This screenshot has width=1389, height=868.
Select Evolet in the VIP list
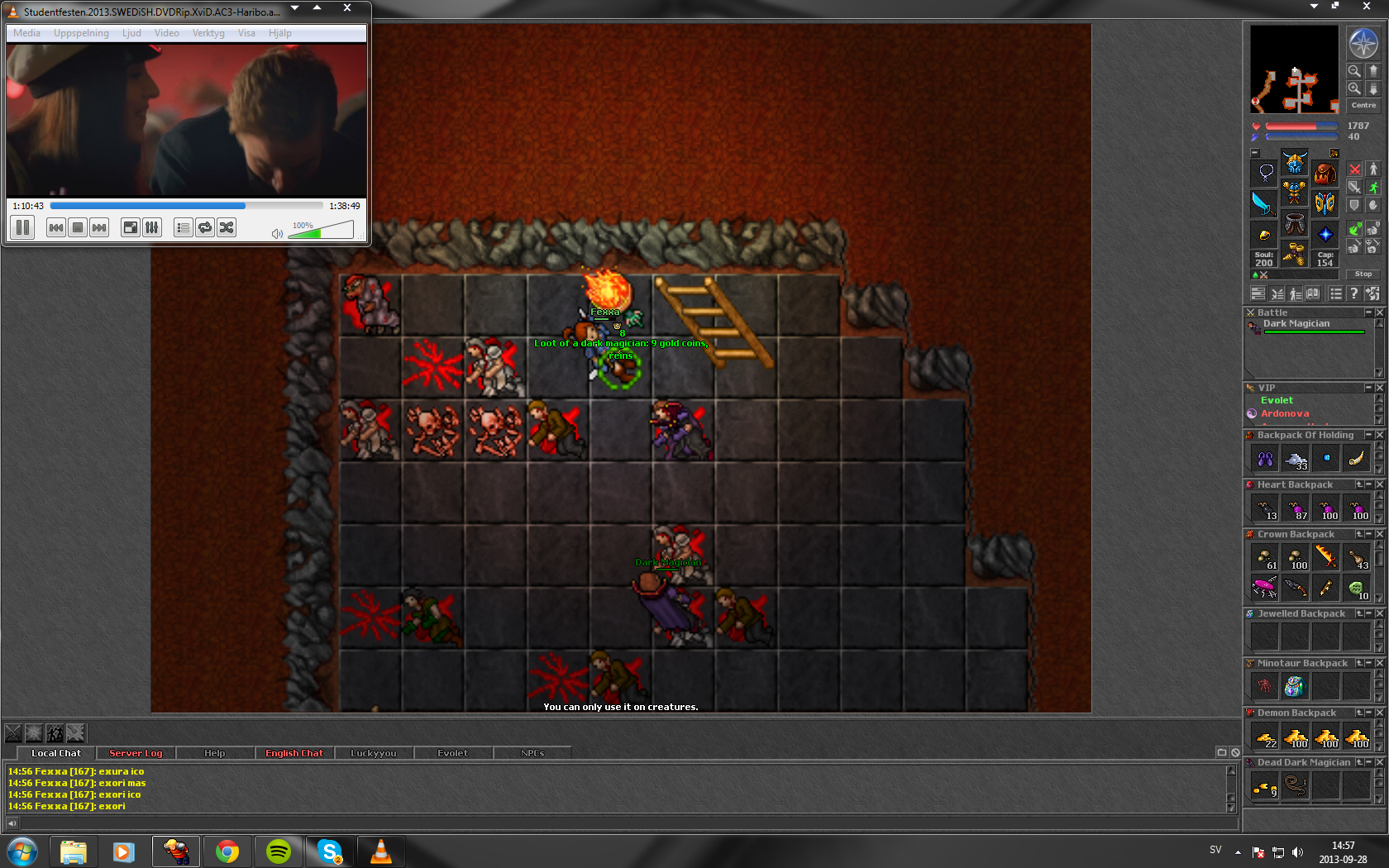click(x=1277, y=400)
